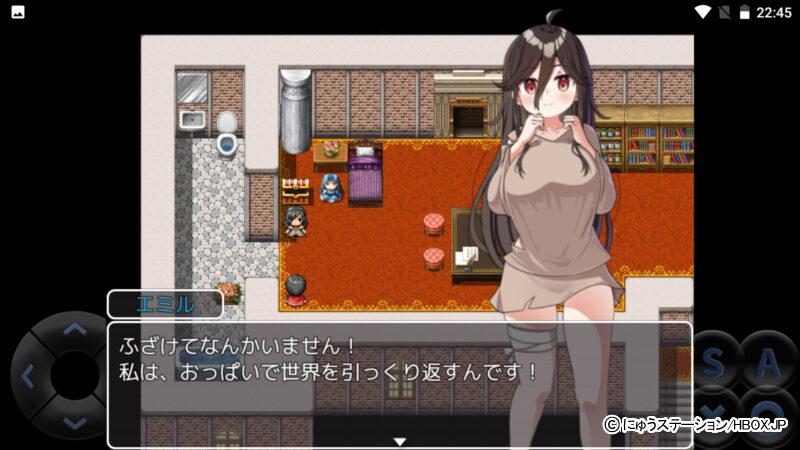Tap the virtual A button
This screenshot has height=450, width=800.
click(768, 364)
